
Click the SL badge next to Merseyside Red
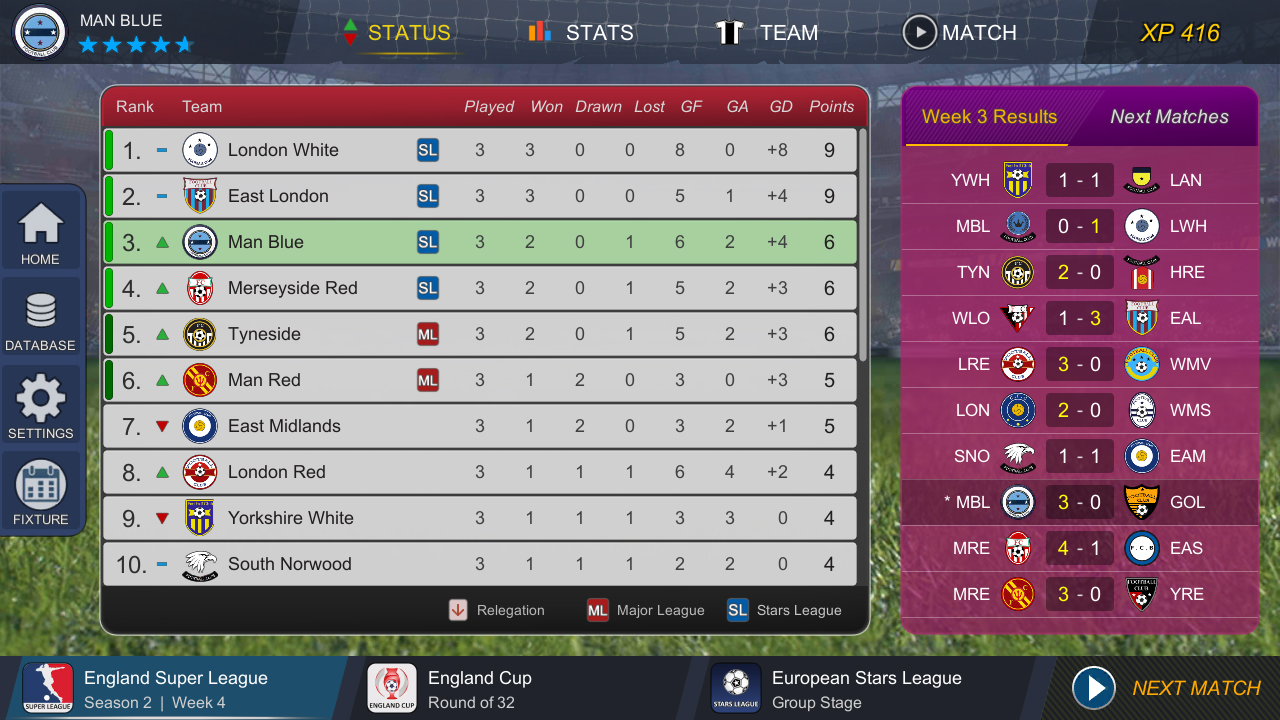coord(428,288)
